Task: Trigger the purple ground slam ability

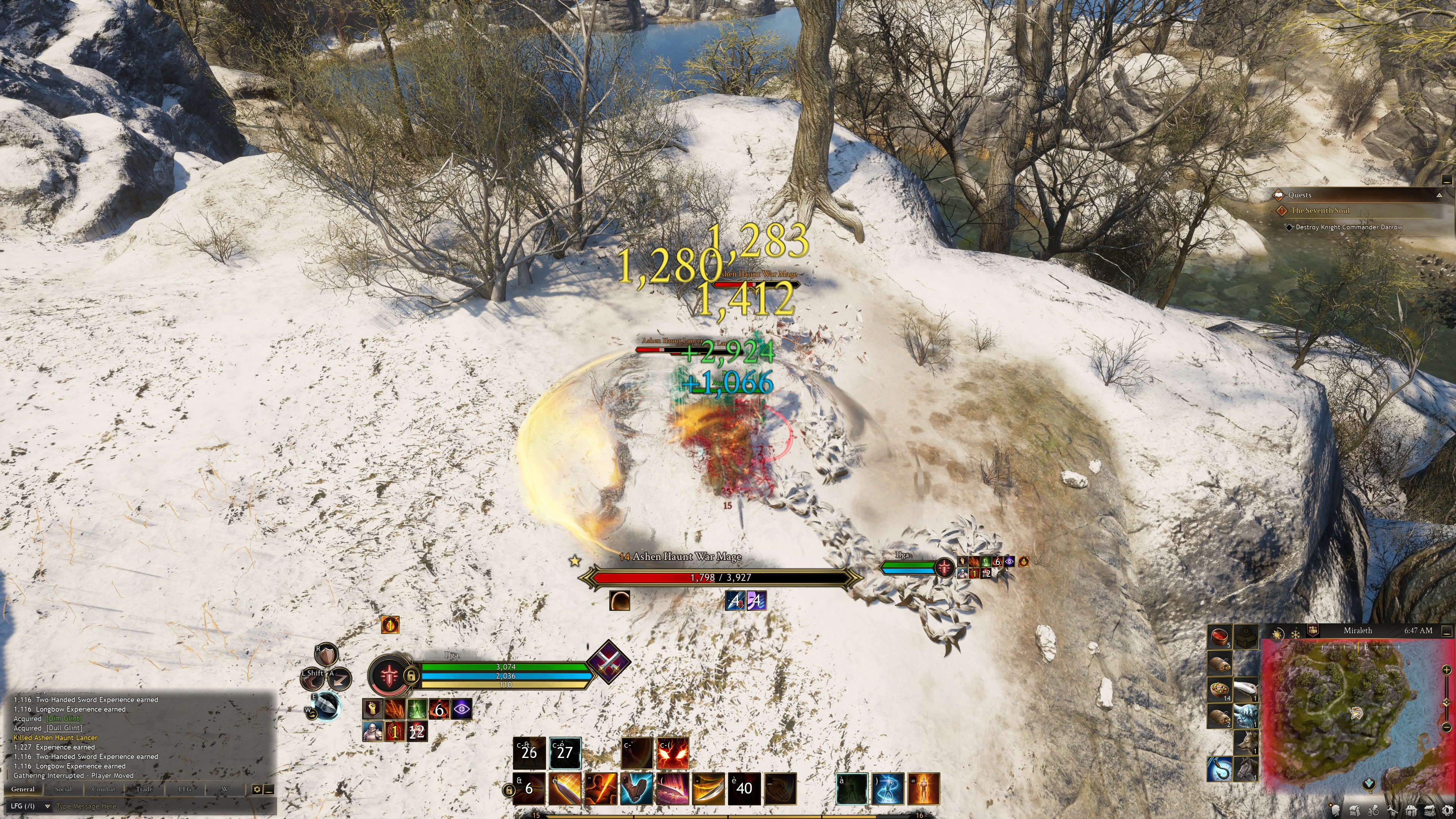Action: [673, 789]
